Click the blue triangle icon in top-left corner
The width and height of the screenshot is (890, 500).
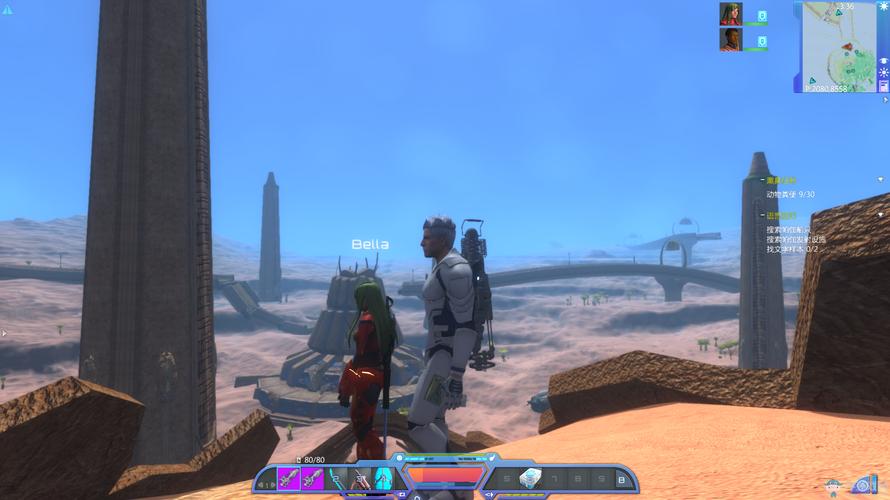tap(6, 10)
